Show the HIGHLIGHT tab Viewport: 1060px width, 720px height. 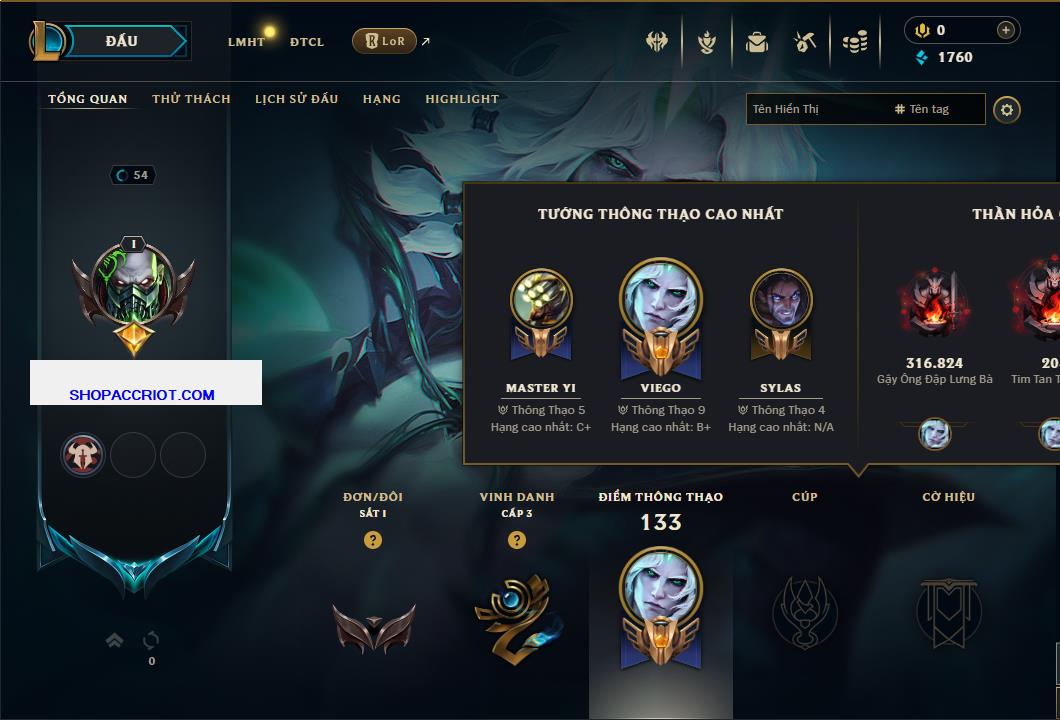point(462,99)
